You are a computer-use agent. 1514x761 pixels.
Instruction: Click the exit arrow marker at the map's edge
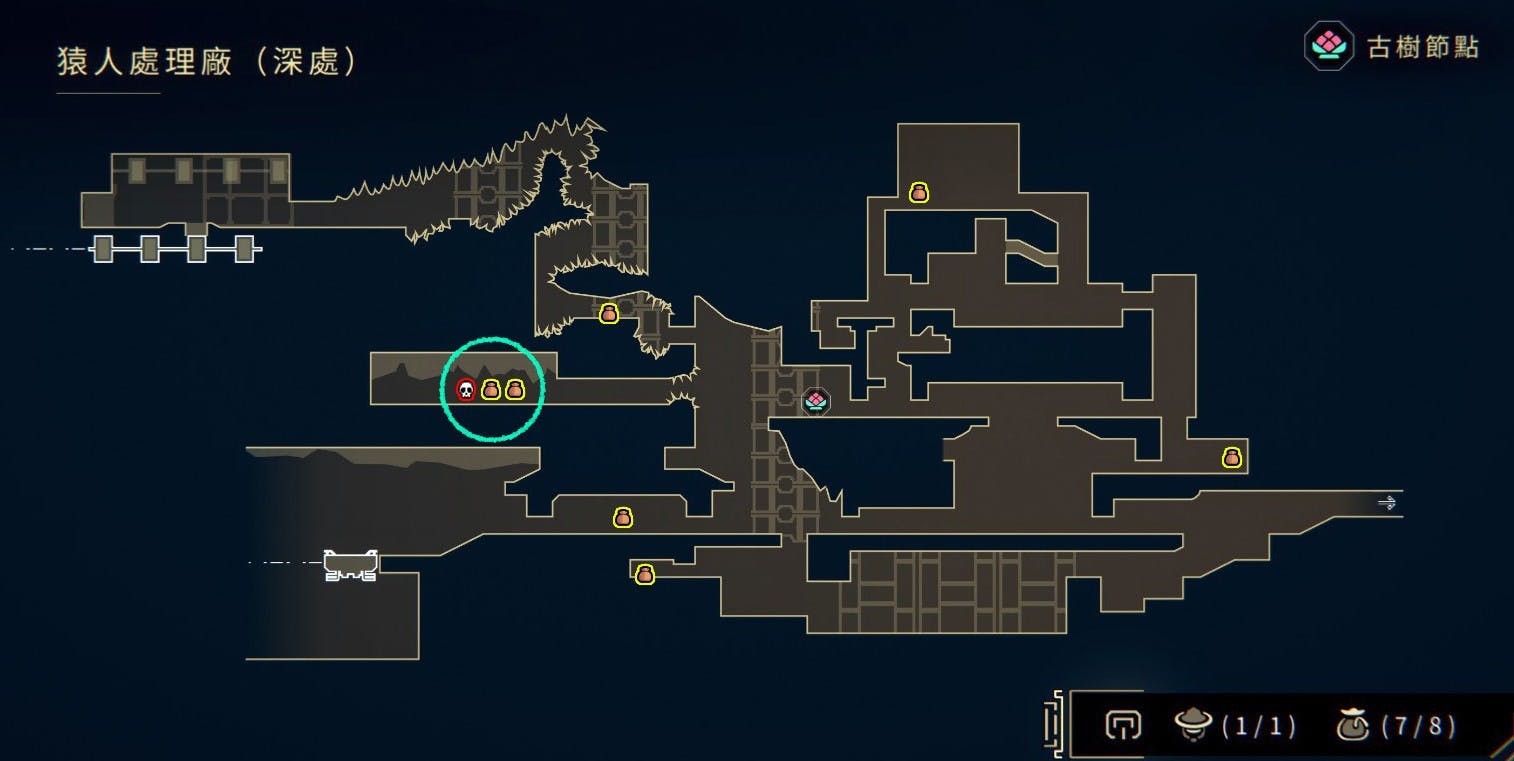(1387, 503)
